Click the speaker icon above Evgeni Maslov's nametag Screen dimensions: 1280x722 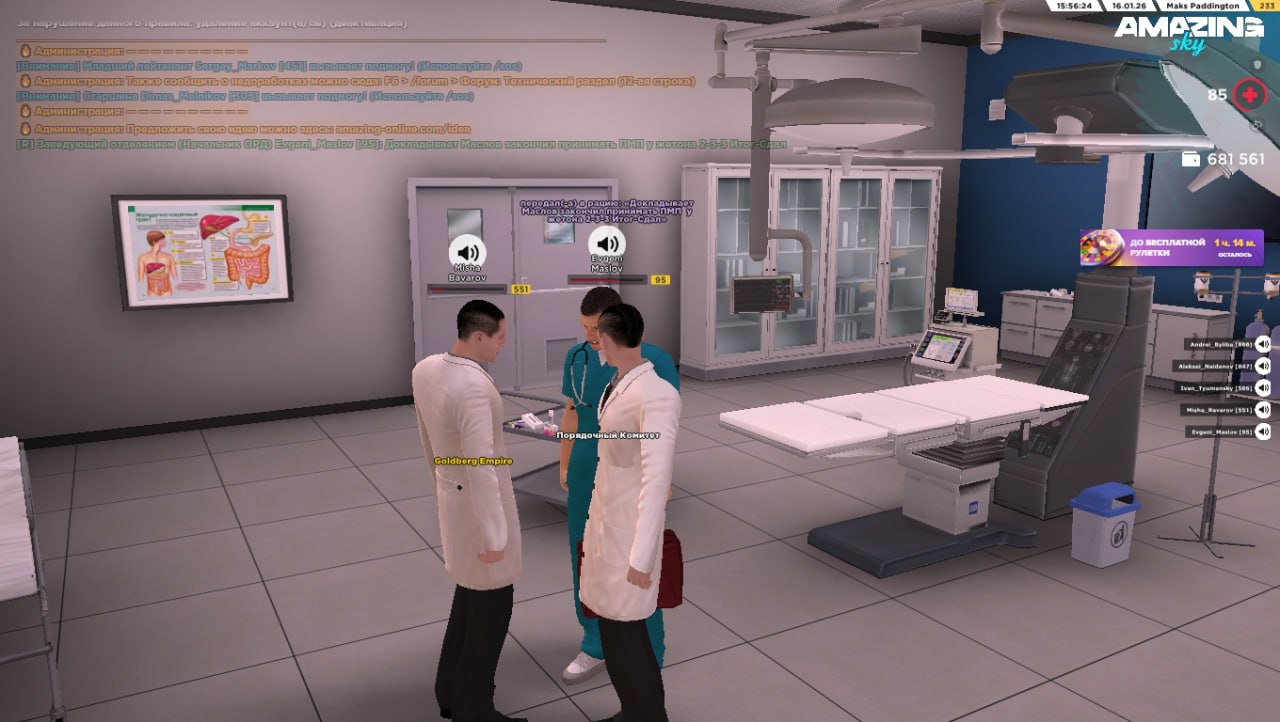click(606, 243)
